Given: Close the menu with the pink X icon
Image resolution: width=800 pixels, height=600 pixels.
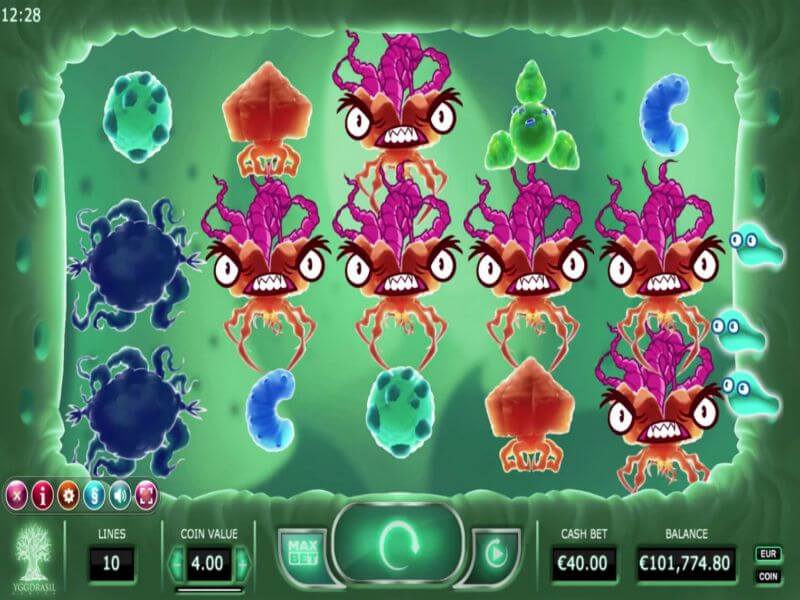Looking at the screenshot, I should [x=17, y=493].
